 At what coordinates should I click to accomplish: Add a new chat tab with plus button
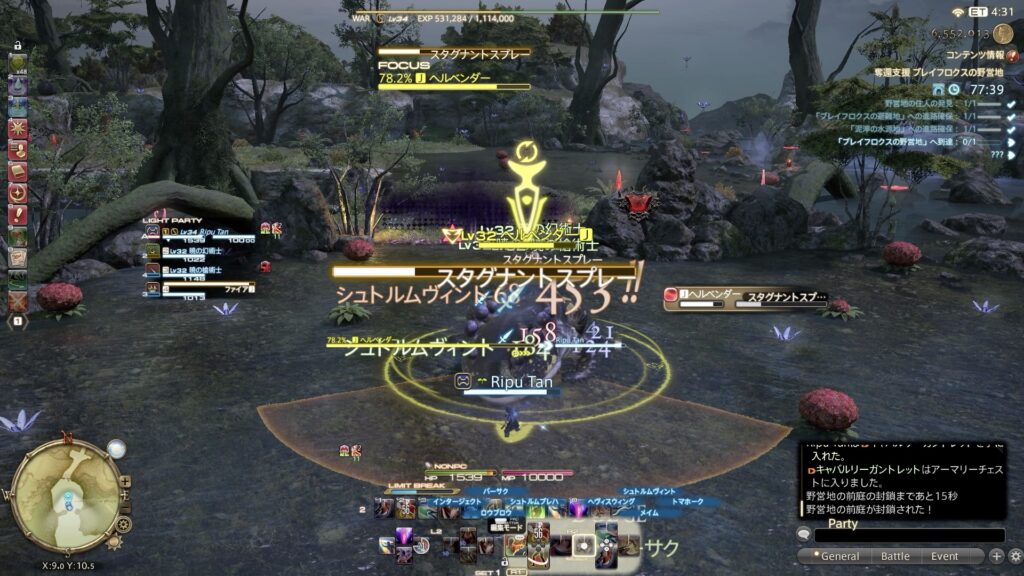click(x=996, y=556)
